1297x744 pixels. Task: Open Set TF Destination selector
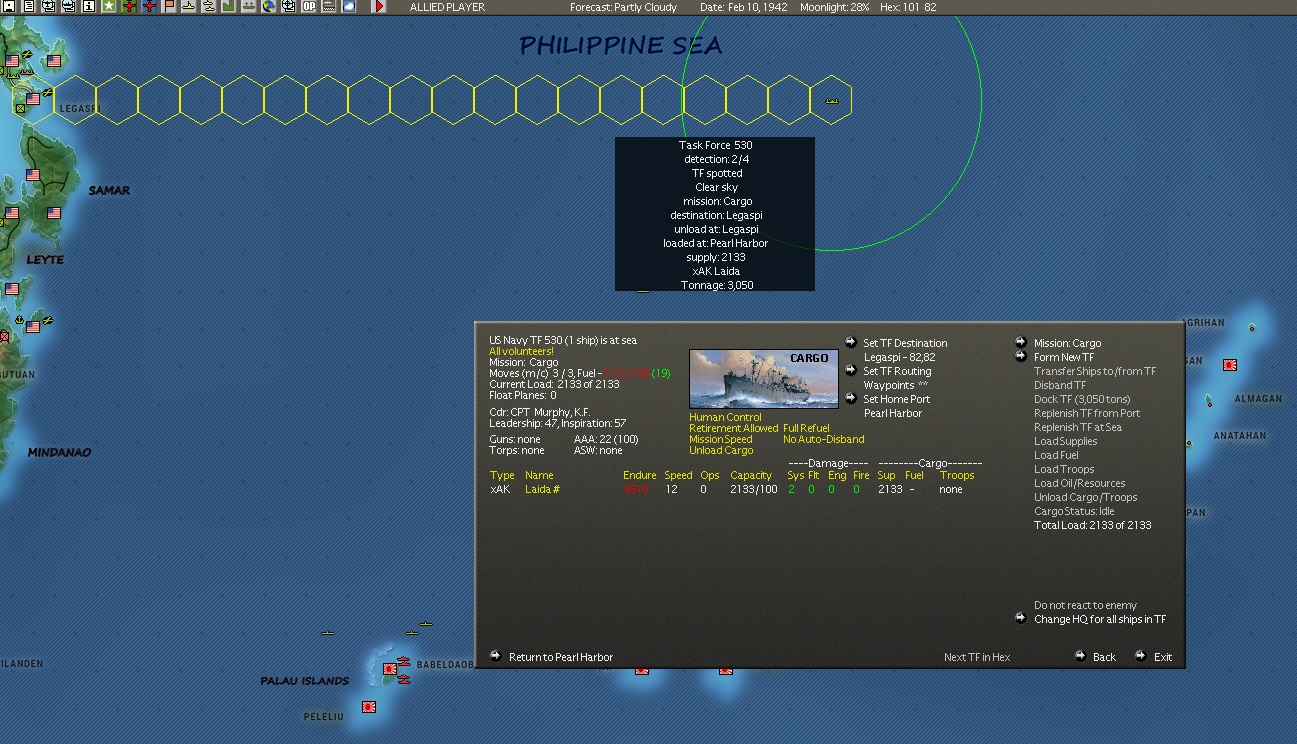[903, 343]
